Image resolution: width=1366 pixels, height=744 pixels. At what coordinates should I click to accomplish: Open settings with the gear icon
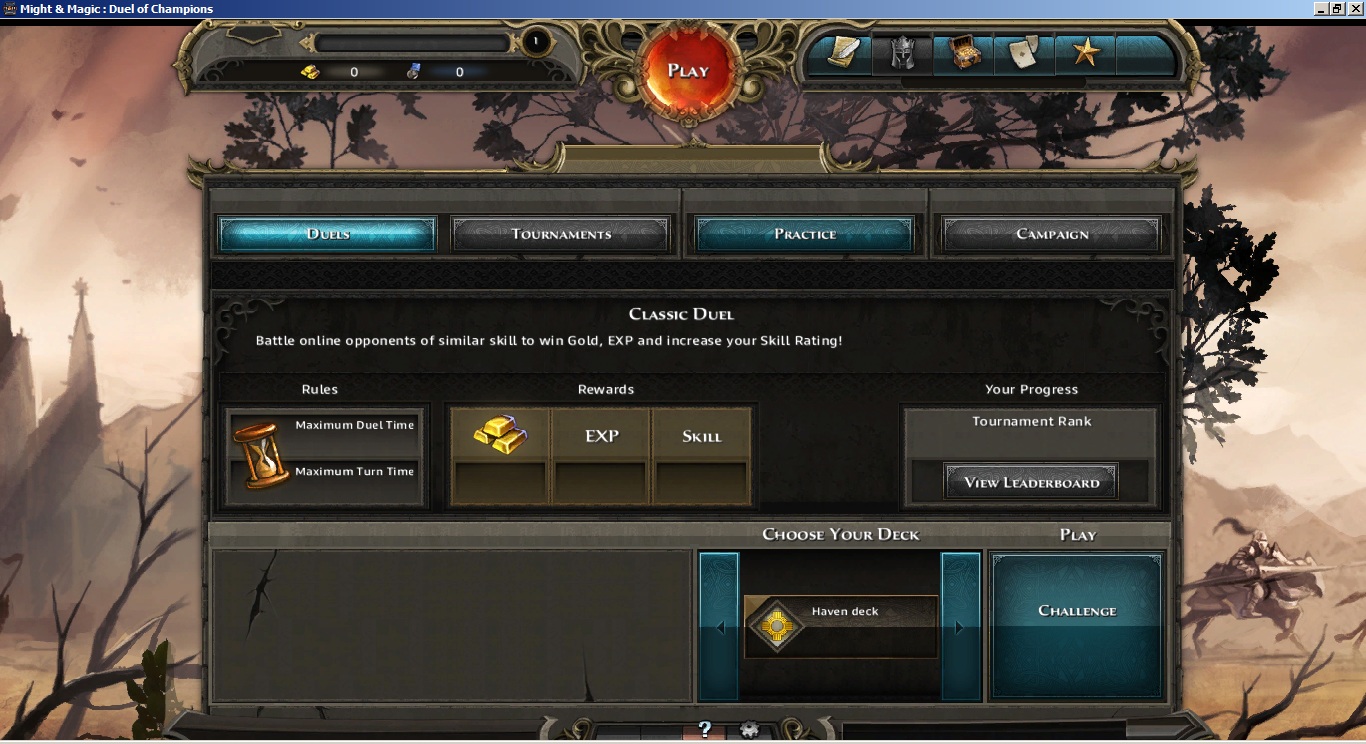point(749,730)
